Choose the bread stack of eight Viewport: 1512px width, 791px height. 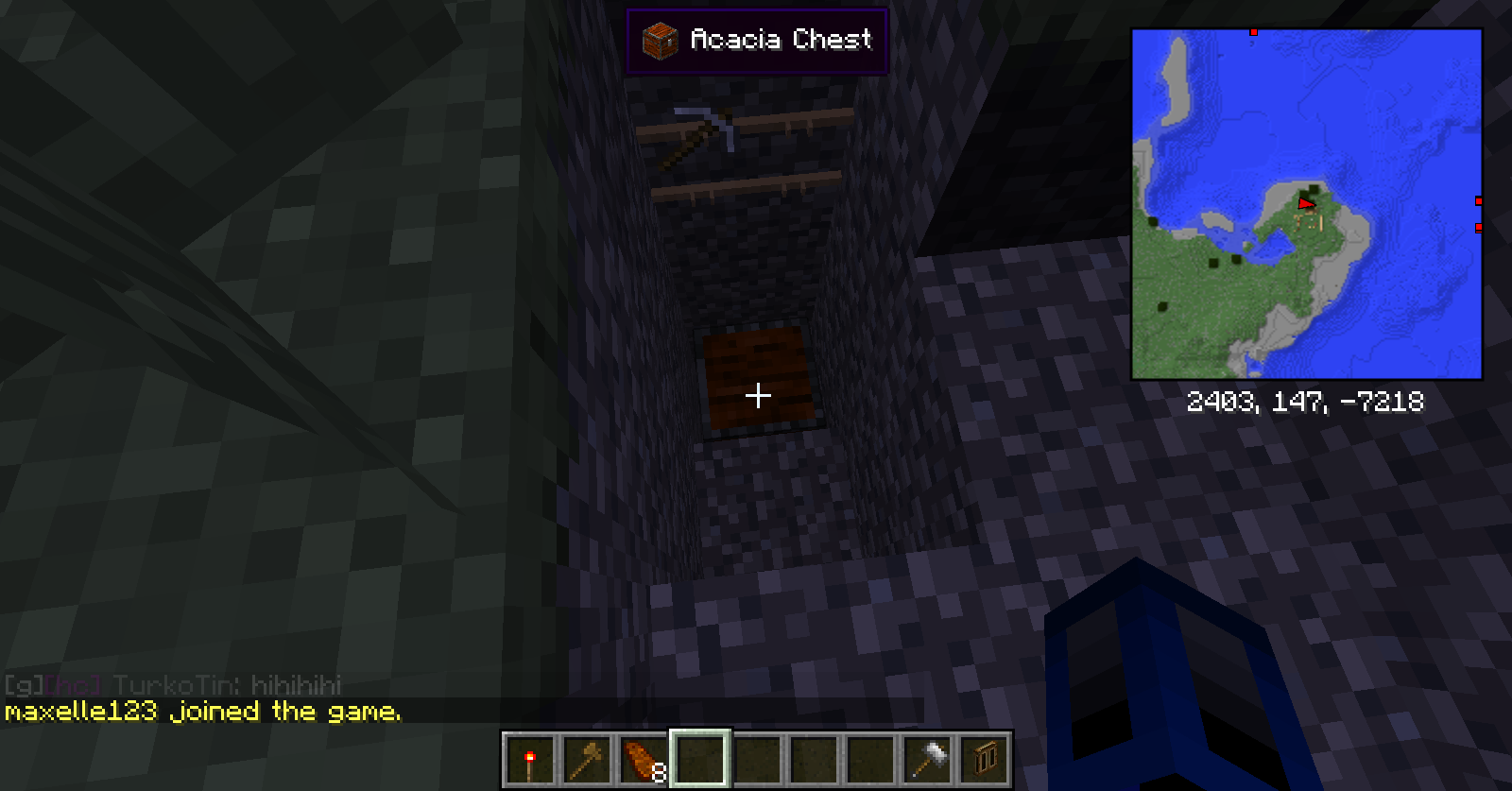tap(644, 759)
